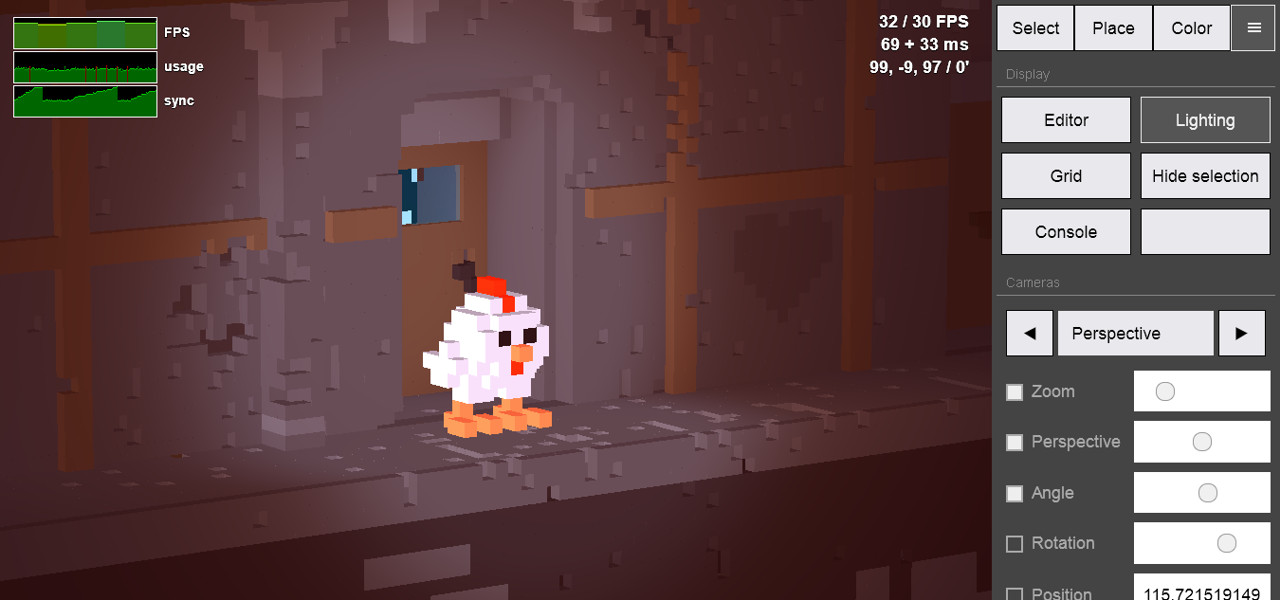Go to the next camera
The height and width of the screenshot is (600, 1280).
point(1242,333)
